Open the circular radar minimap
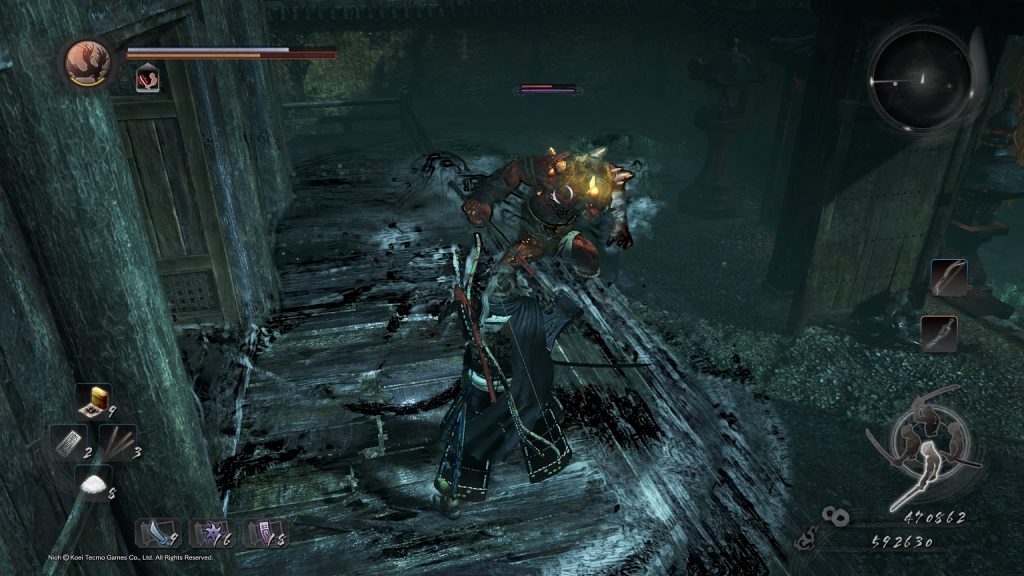This screenshot has height=576, width=1024. coord(920,77)
